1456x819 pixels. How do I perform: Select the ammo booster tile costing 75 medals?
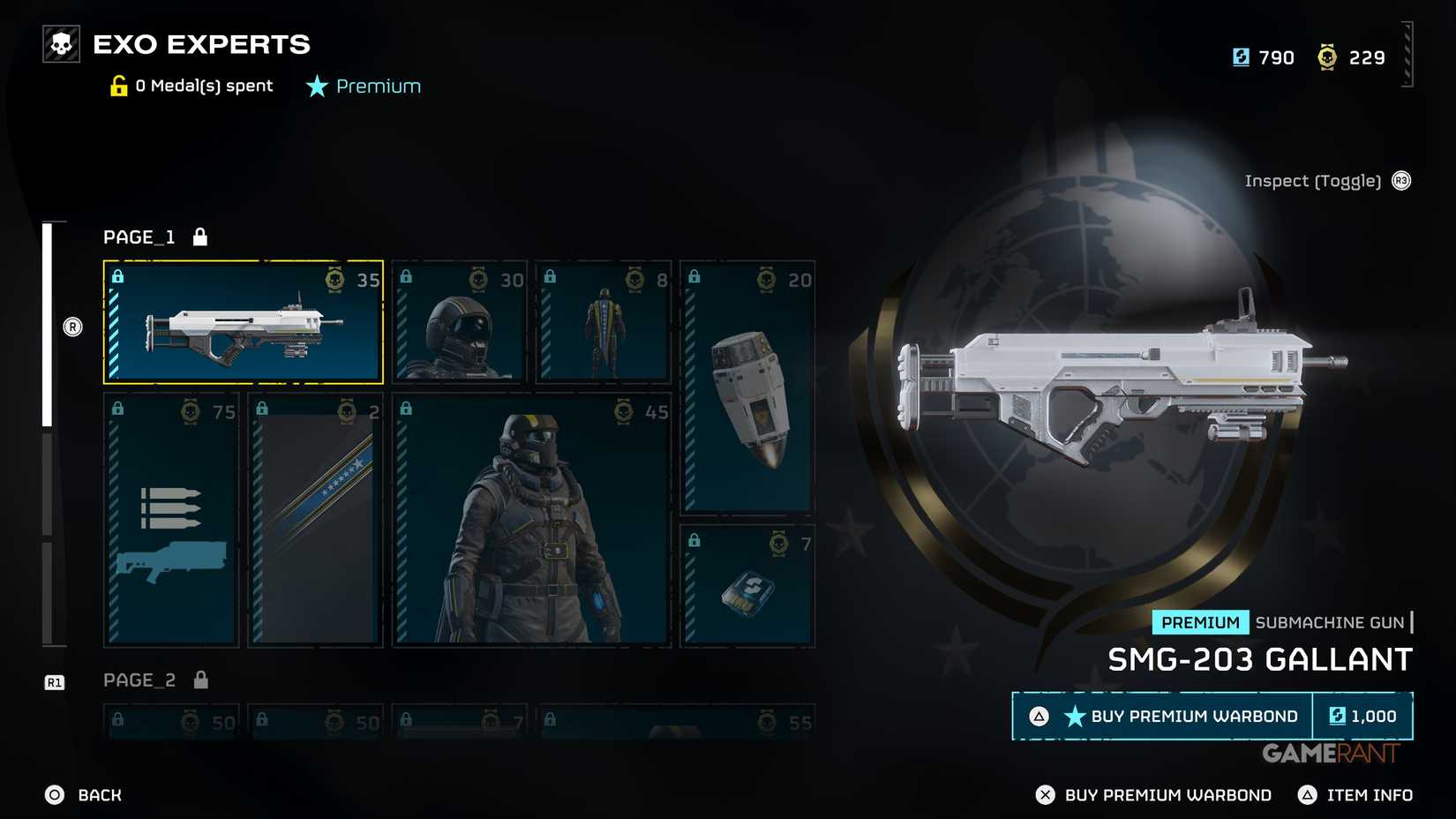tap(171, 520)
